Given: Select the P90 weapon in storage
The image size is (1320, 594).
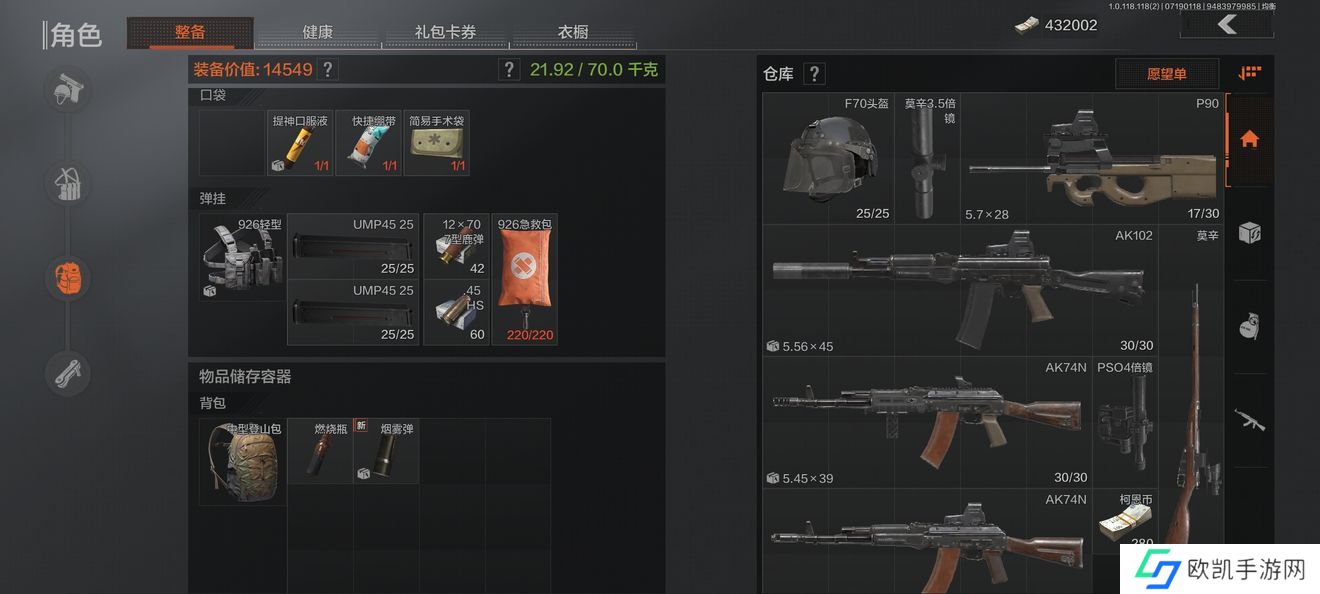Looking at the screenshot, I should click(1093, 158).
